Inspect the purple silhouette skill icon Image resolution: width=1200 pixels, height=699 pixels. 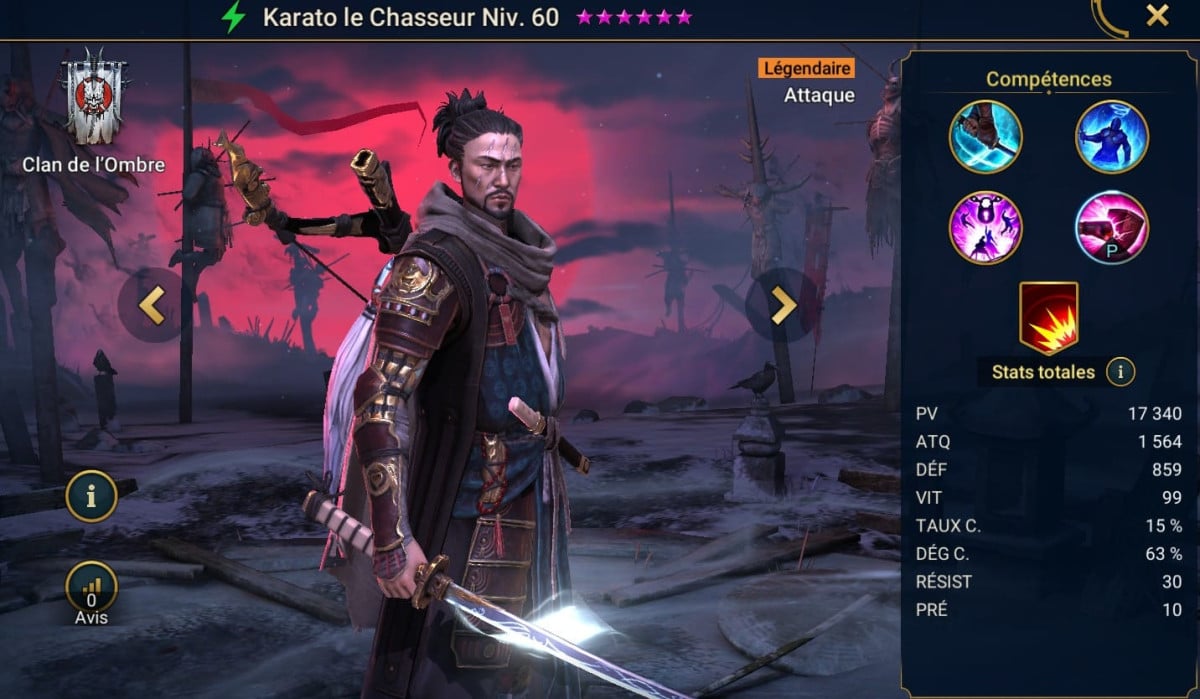(985, 227)
